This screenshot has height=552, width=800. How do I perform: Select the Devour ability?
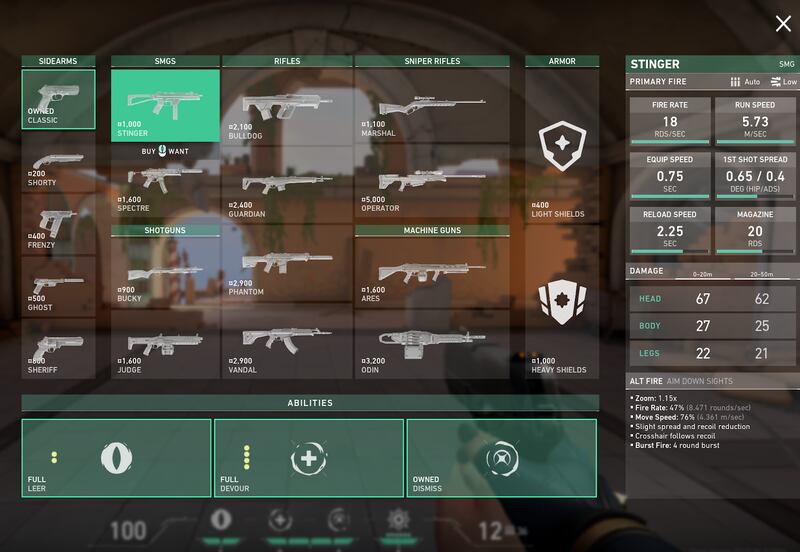[308, 458]
